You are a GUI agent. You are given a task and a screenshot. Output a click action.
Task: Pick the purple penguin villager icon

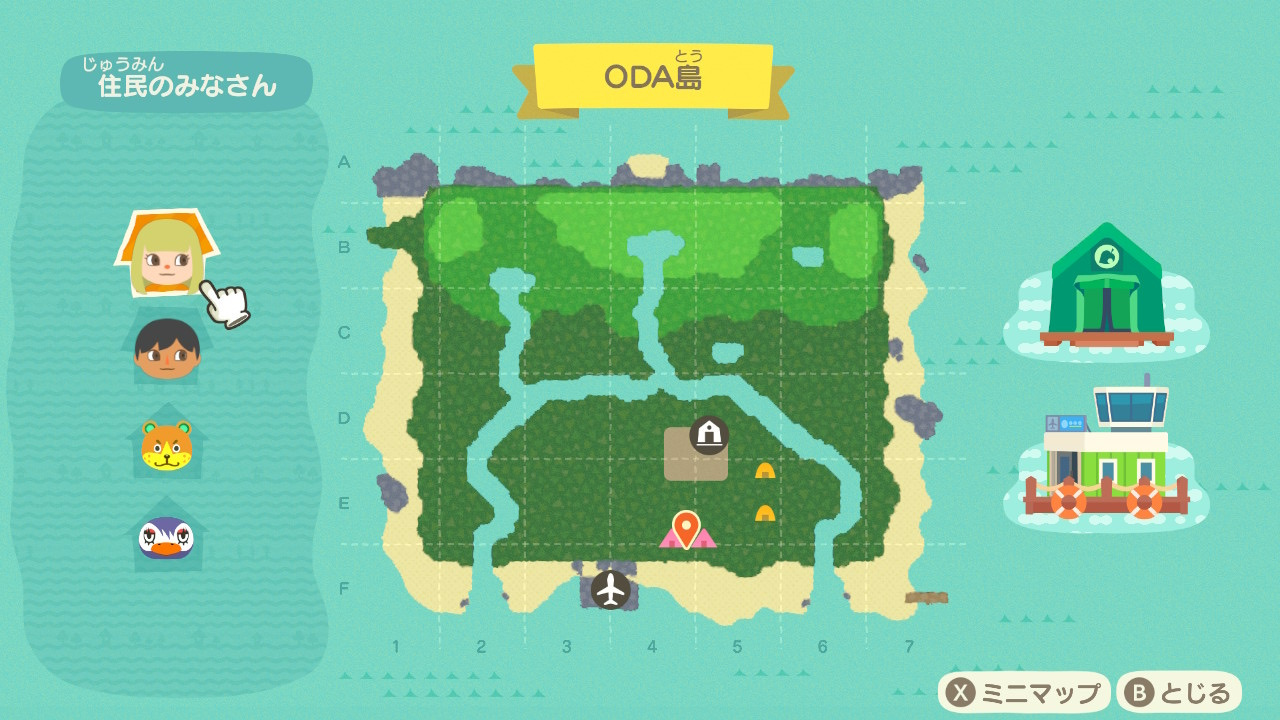coord(166,537)
